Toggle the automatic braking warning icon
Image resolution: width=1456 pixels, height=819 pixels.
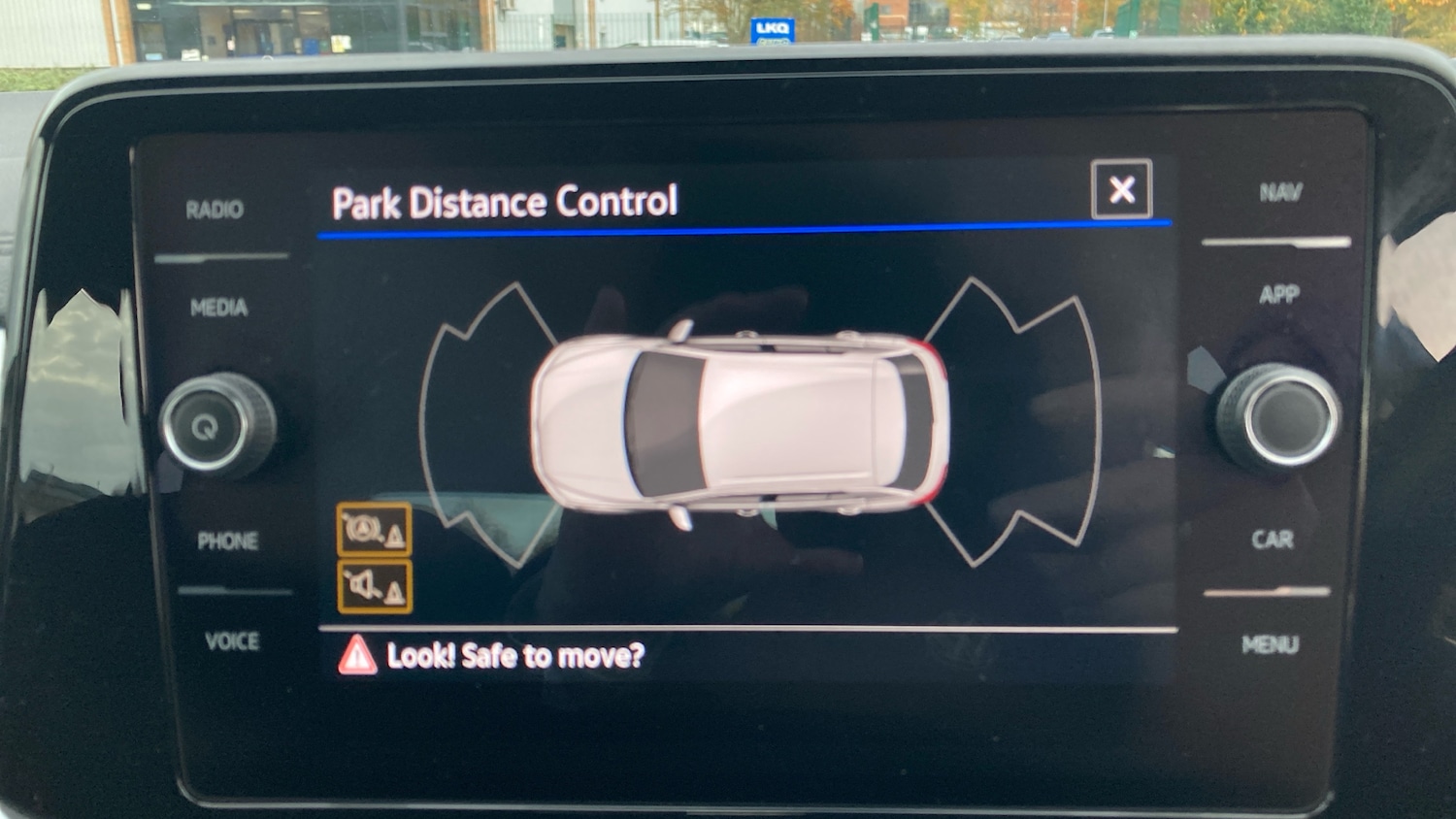(x=374, y=530)
